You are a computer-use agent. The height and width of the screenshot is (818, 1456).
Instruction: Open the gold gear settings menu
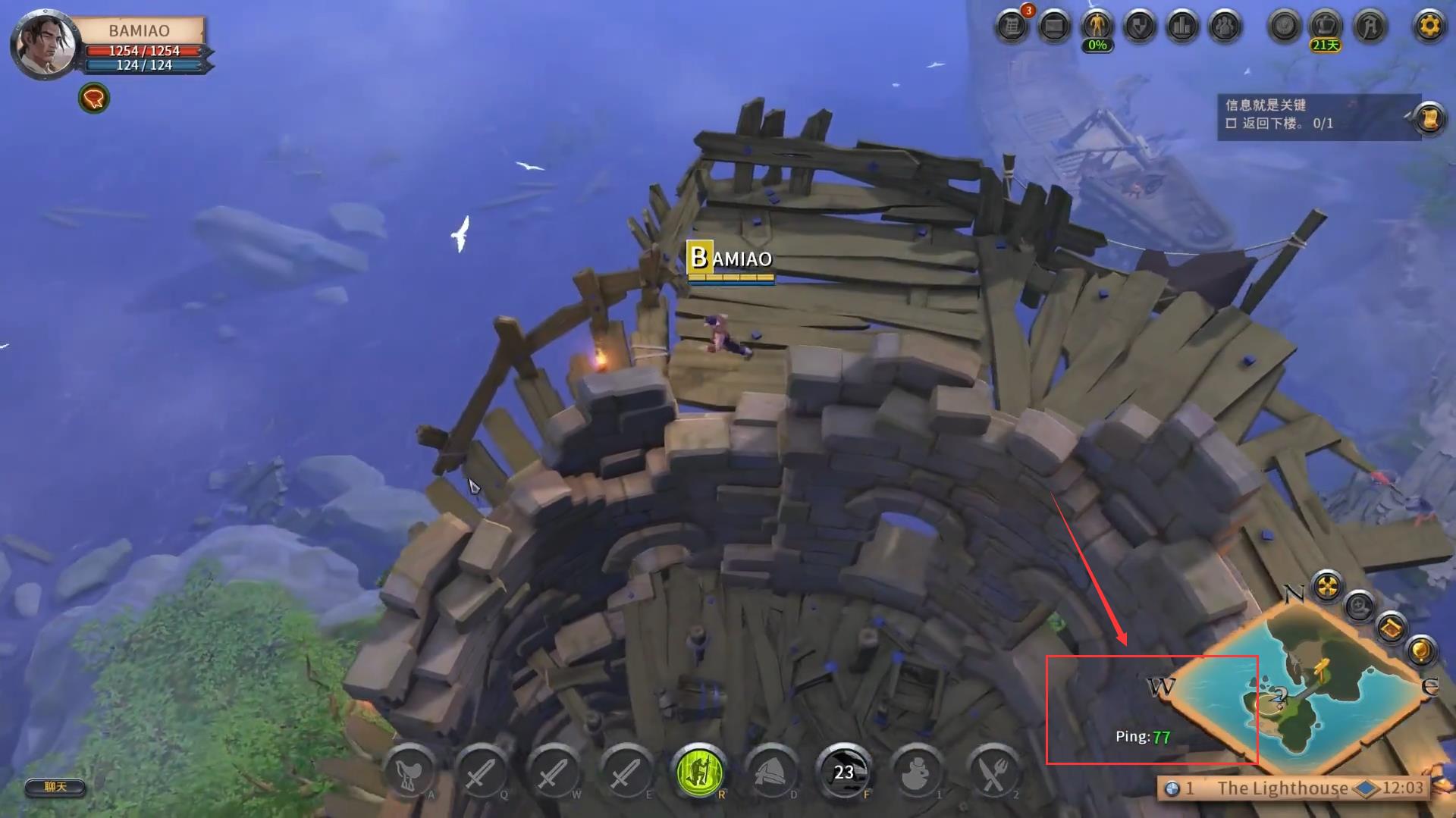coord(1429,27)
